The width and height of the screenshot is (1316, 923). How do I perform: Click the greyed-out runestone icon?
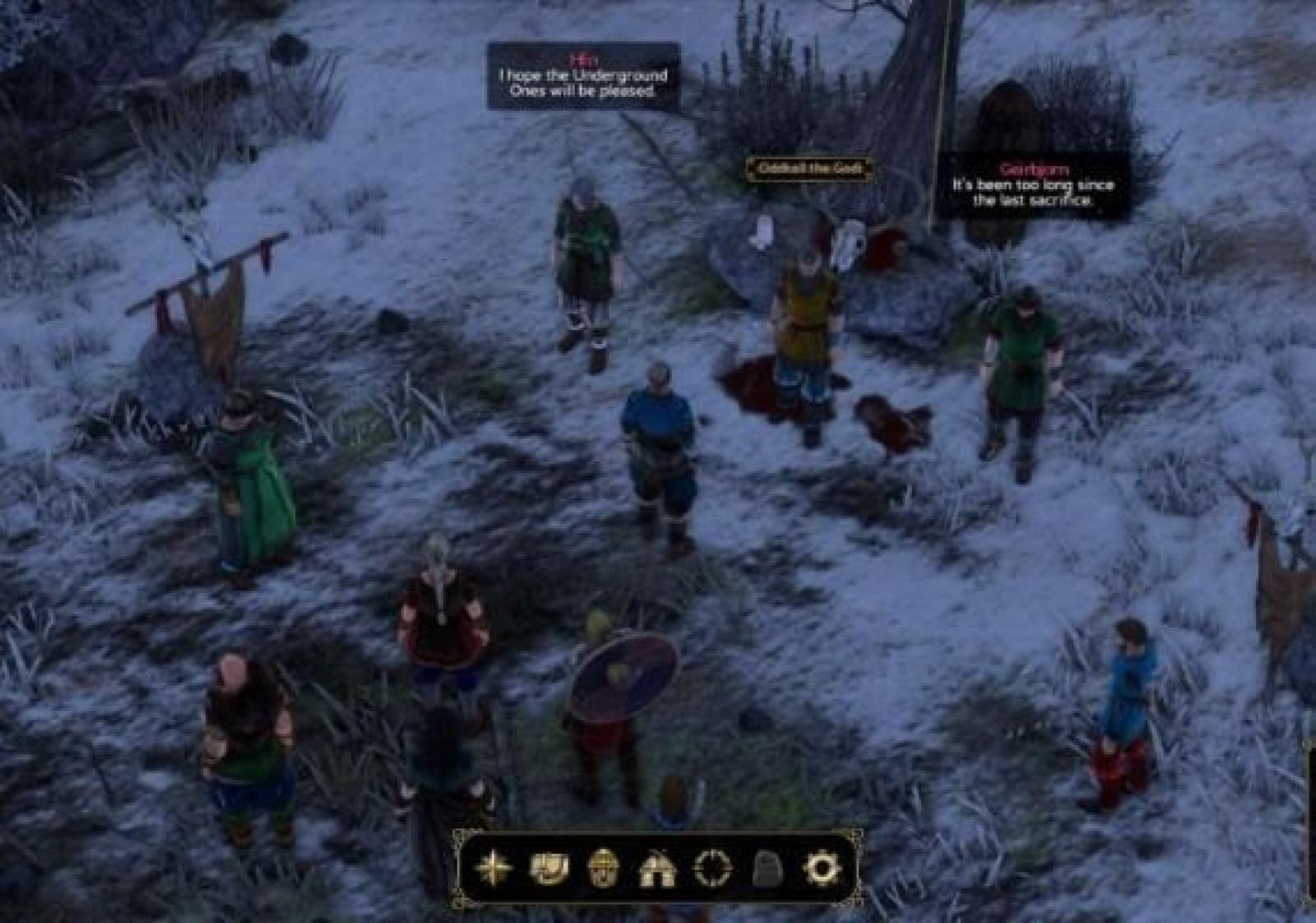click(x=767, y=868)
